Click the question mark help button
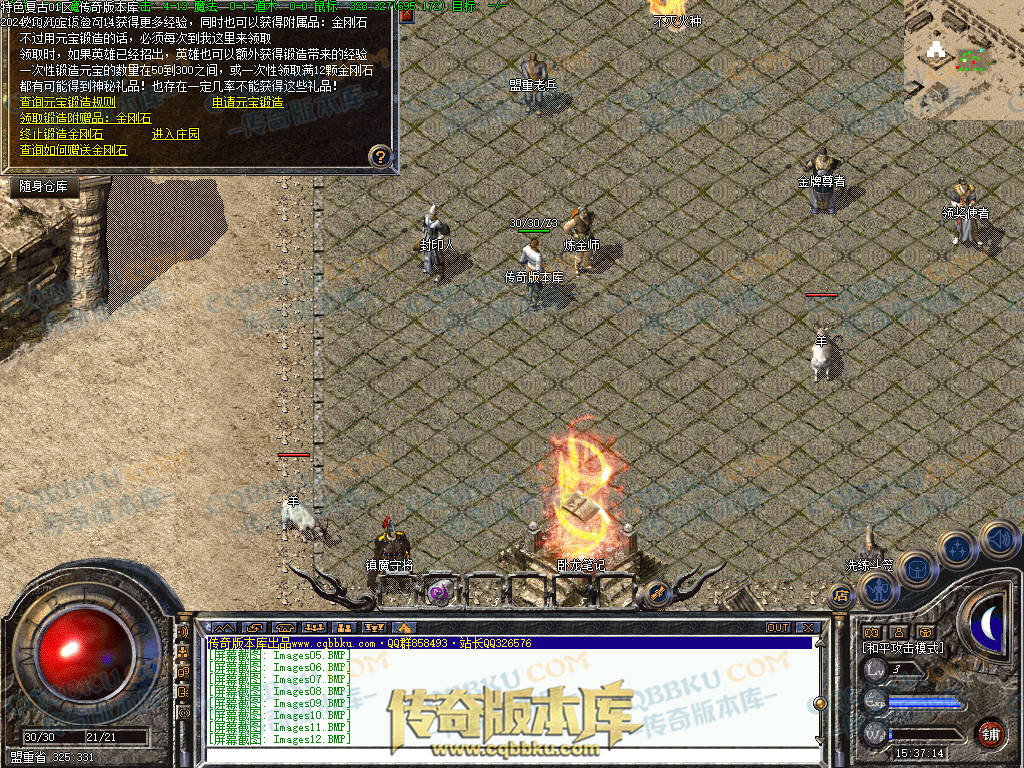 380,156
